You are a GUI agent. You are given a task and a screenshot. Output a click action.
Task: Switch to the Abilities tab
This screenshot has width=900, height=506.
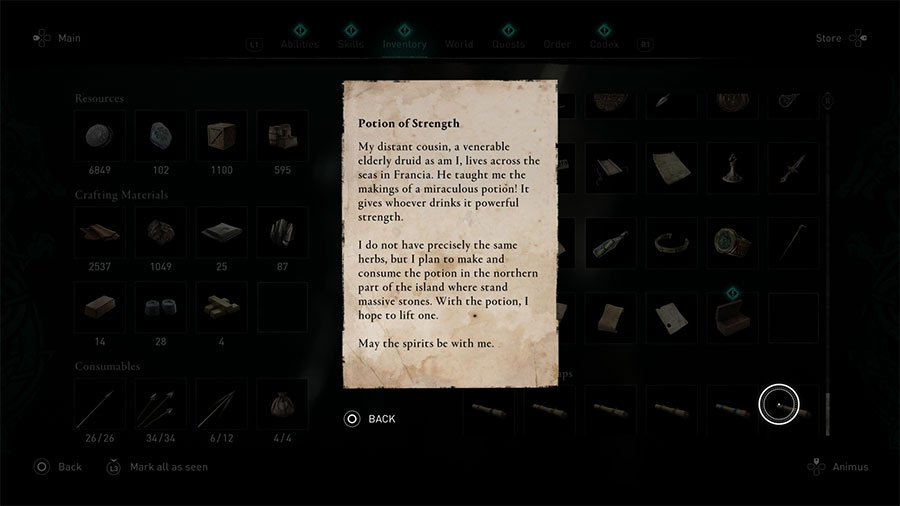click(300, 44)
